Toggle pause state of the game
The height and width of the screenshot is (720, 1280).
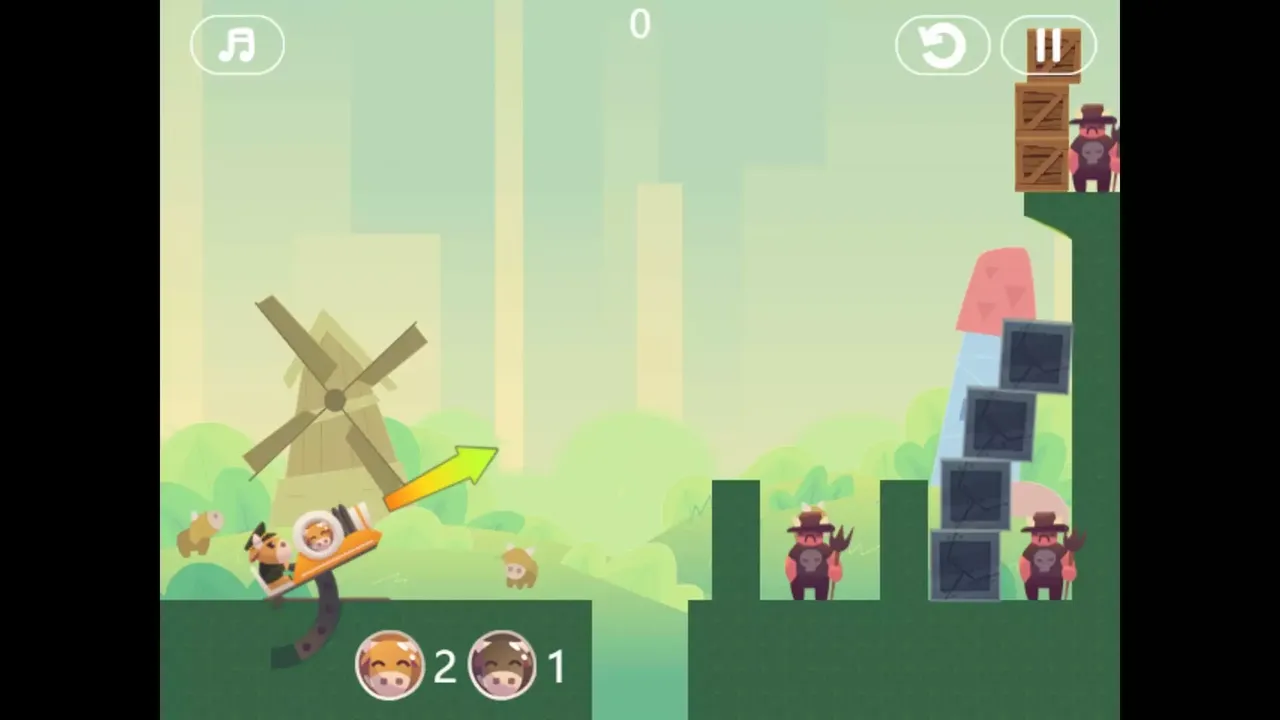[x=1049, y=45]
